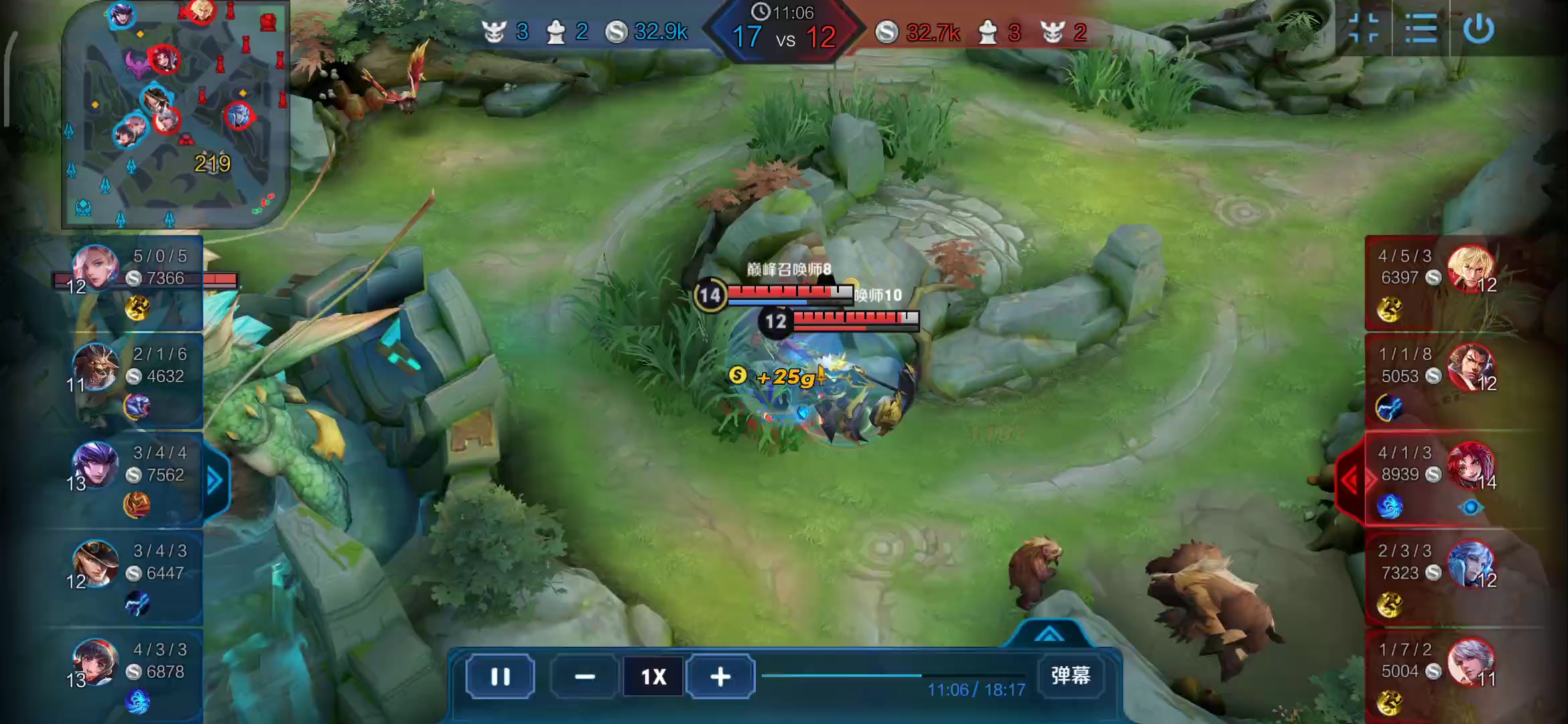The image size is (1568, 724).
Task: Decrease replay speed with the minus button
Action: tap(584, 676)
